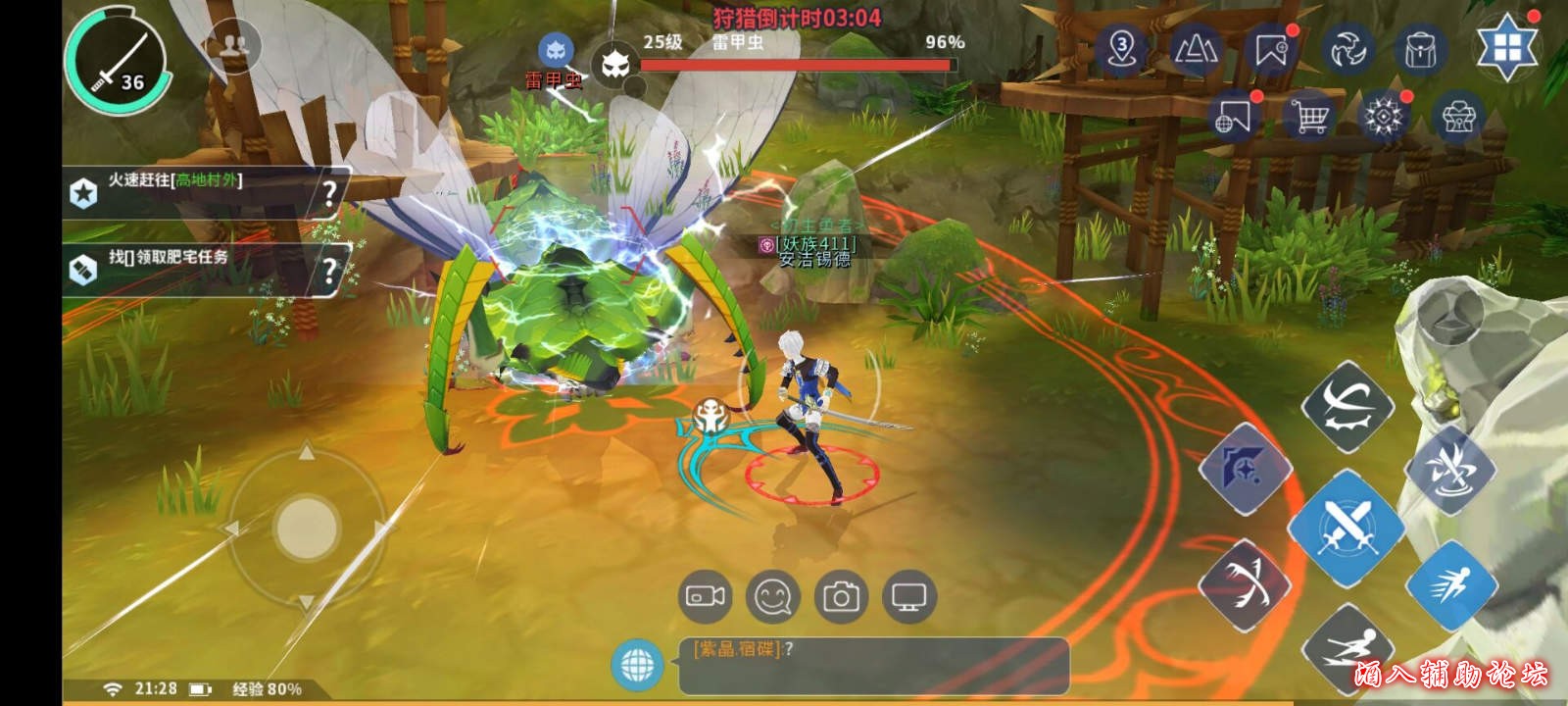Start recording with the video camera button
1568x706 pixels.
(x=705, y=596)
